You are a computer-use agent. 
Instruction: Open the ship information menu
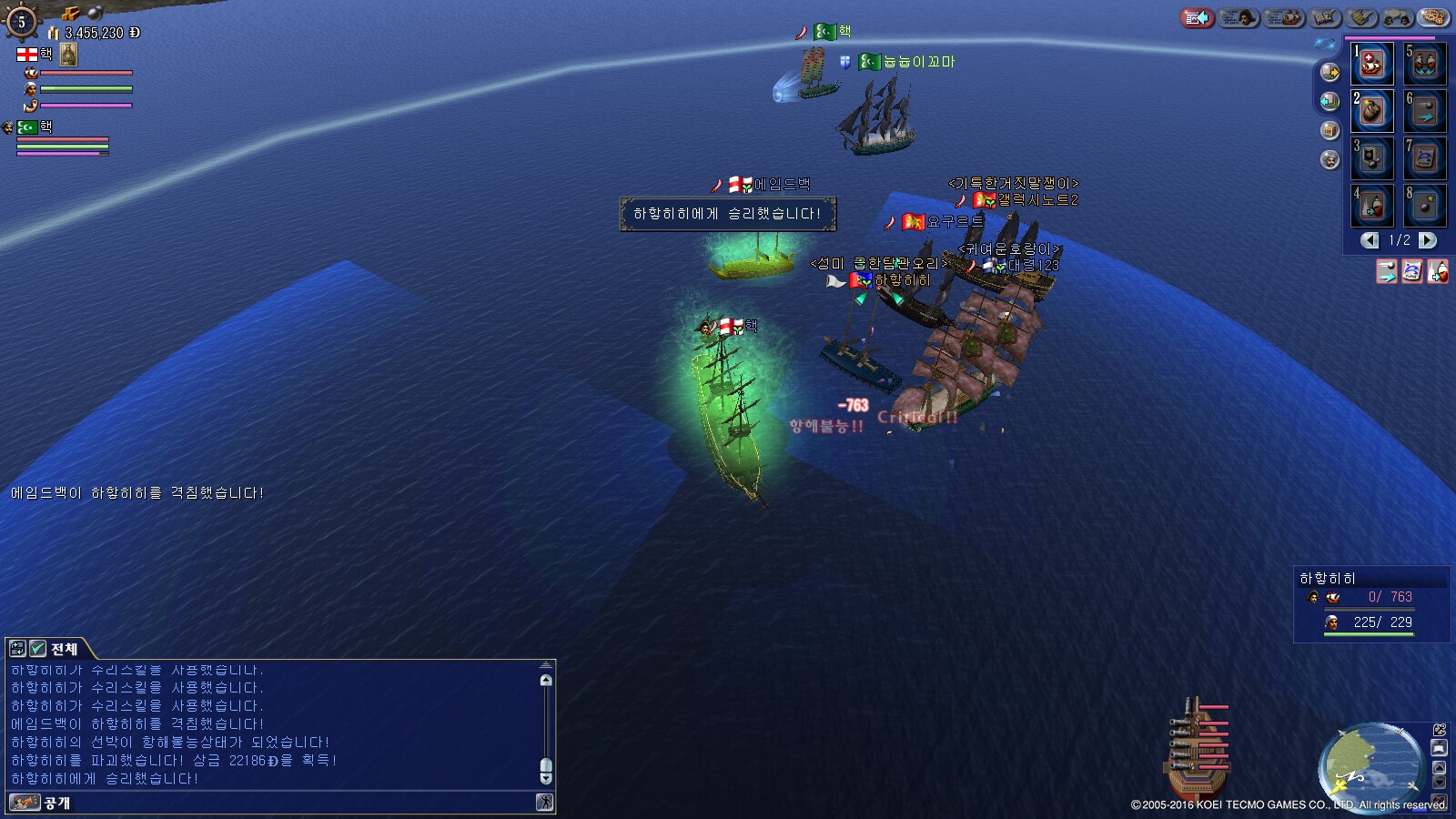click(1284, 17)
